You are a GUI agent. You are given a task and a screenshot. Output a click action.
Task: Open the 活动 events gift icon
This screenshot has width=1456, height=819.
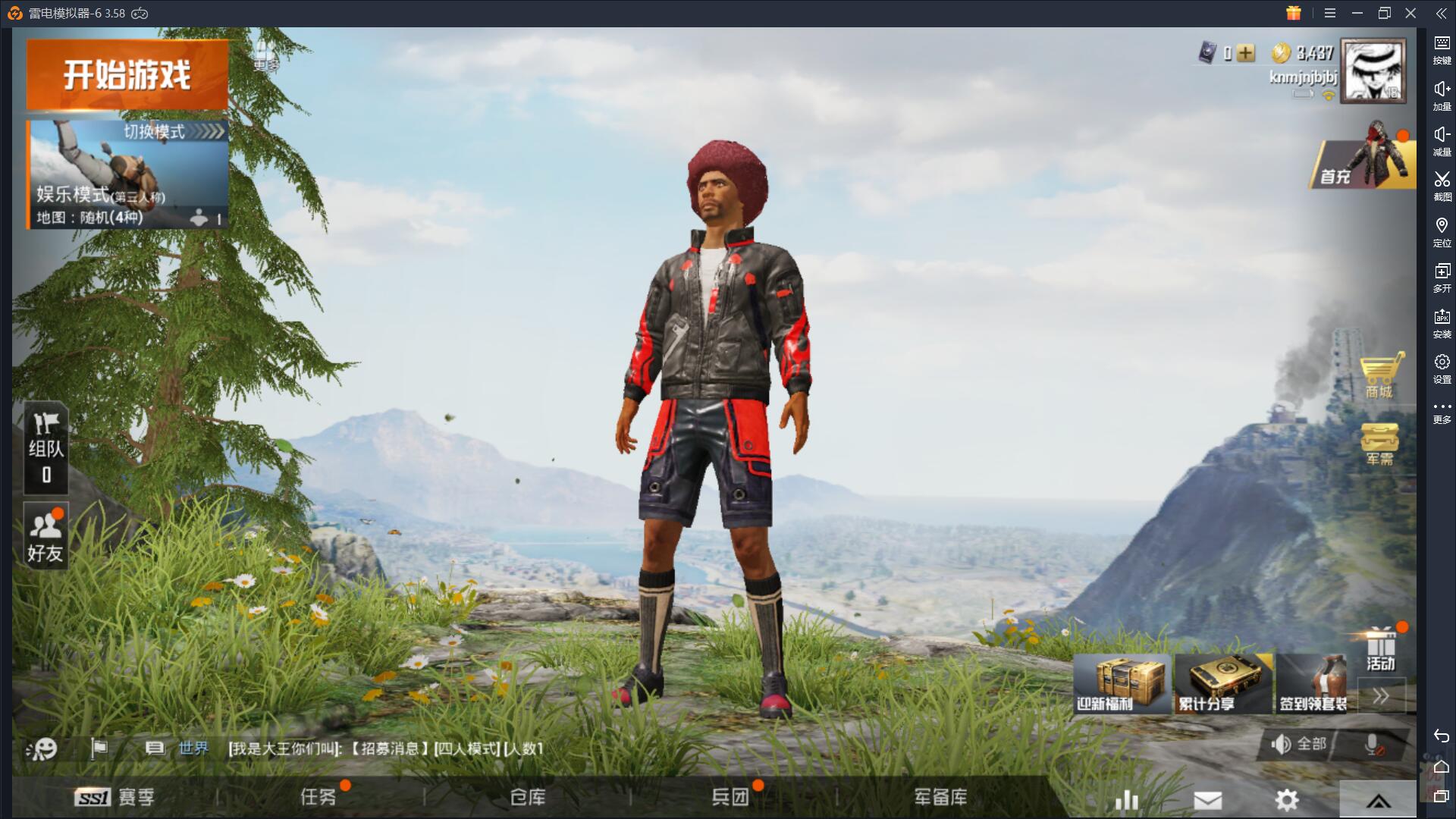click(x=1381, y=651)
